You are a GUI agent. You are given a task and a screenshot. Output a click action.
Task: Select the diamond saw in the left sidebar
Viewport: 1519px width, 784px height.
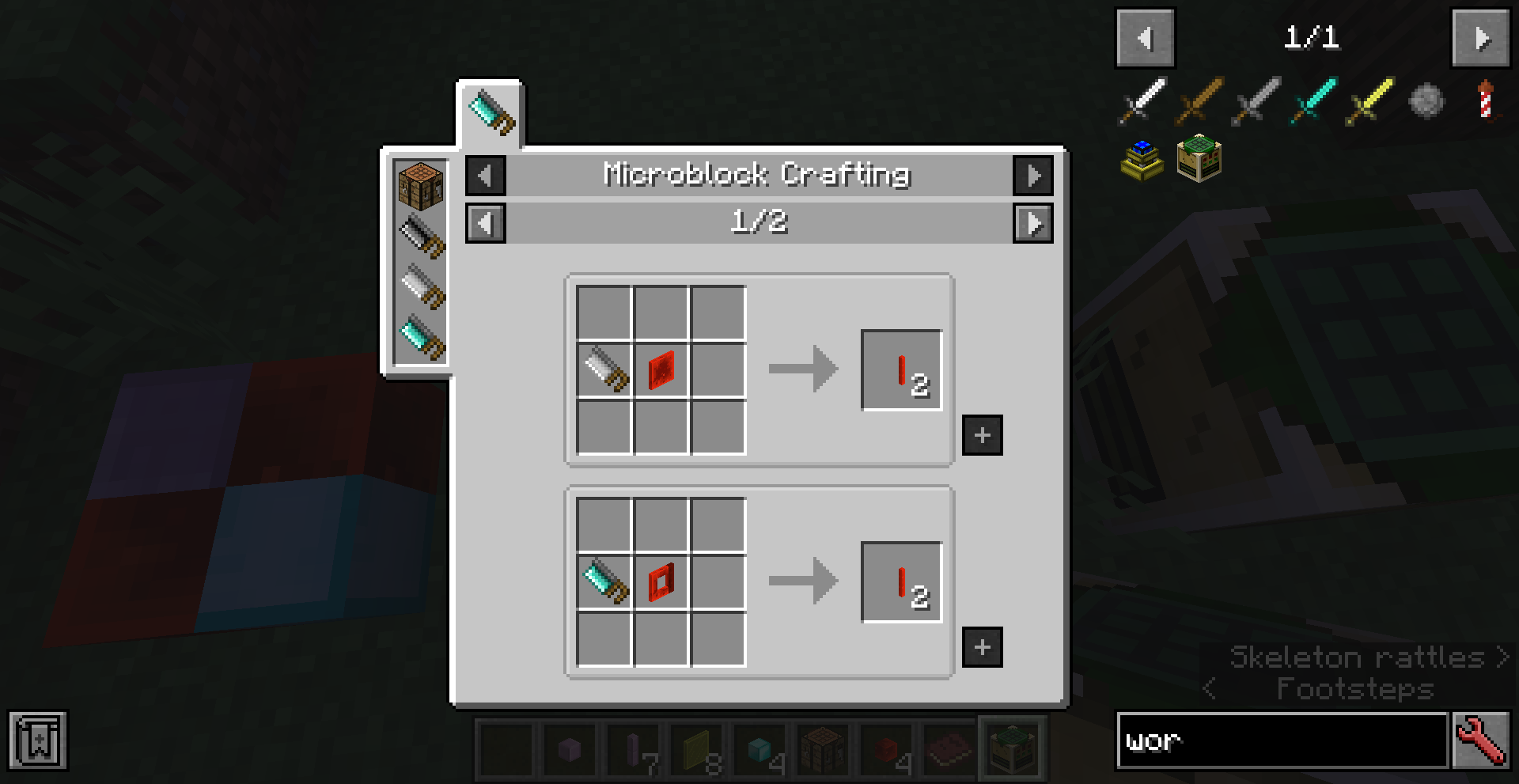[x=421, y=340]
